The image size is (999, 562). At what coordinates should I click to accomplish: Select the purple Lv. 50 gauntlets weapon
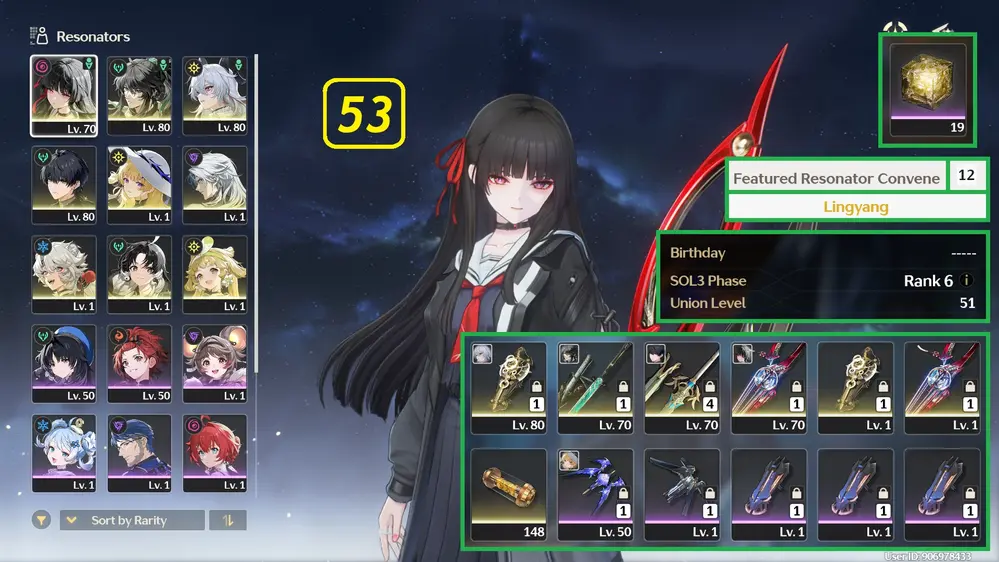coord(594,494)
